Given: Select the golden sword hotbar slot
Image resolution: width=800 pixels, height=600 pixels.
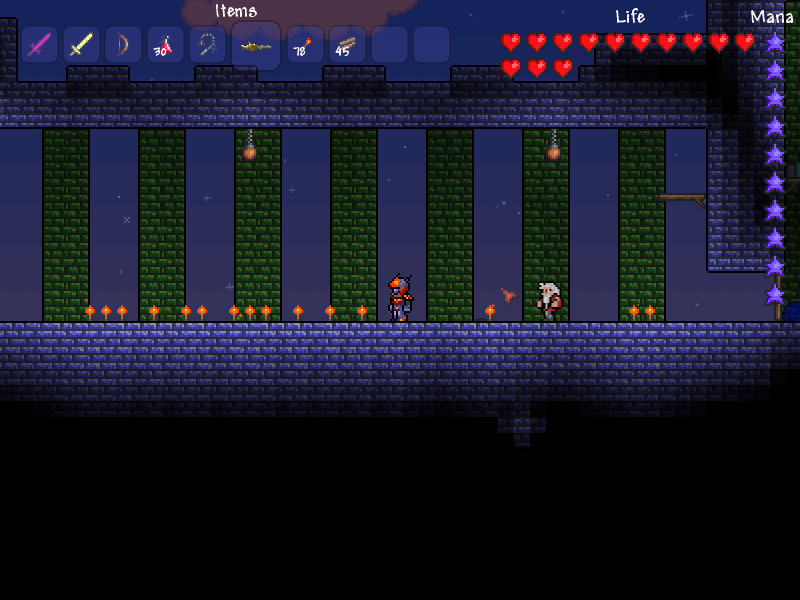Looking at the screenshot, I should pyautogui.click(x=81, y=45).
